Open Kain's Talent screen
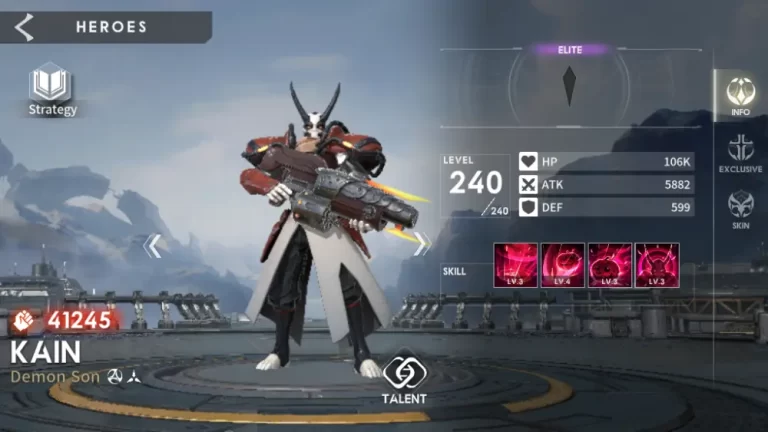The width and height of the screenshot is (768, 432). 404,379
